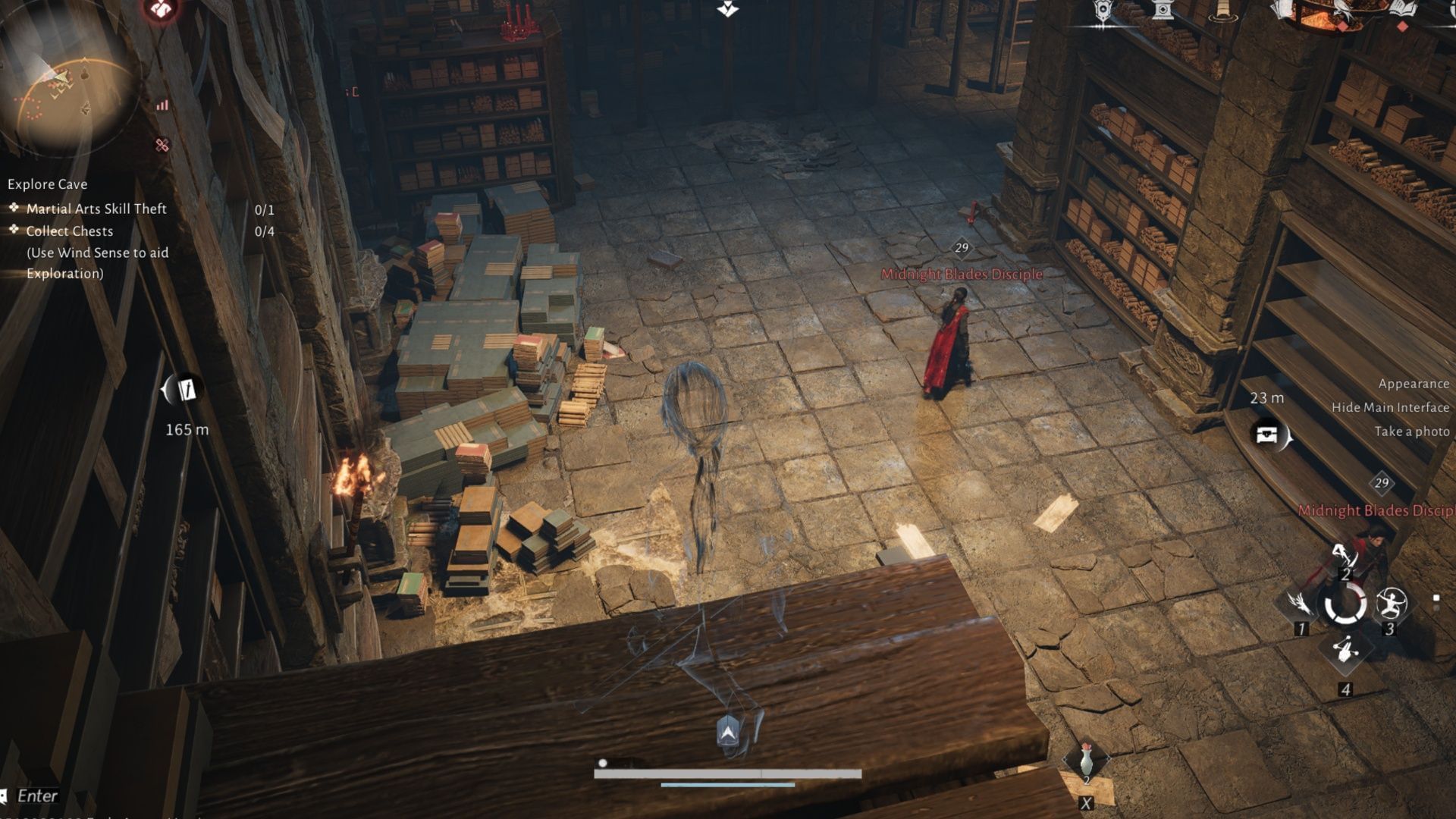The width and height of the screenshot is (1456, 819).
Task: Toggle the signal strength indicator below the minimap
Action: point(162,105)
